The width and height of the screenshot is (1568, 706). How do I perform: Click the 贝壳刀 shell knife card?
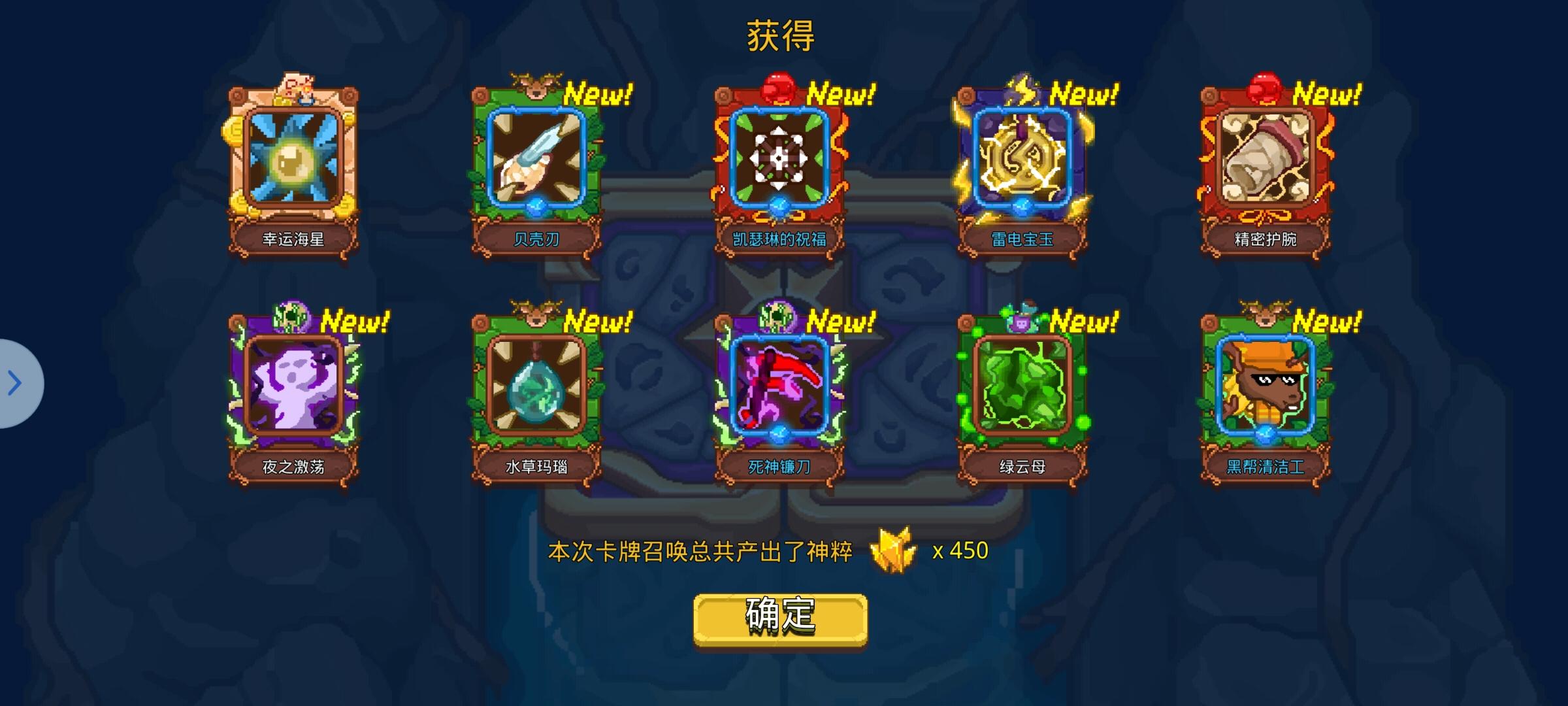coord(537,163)
